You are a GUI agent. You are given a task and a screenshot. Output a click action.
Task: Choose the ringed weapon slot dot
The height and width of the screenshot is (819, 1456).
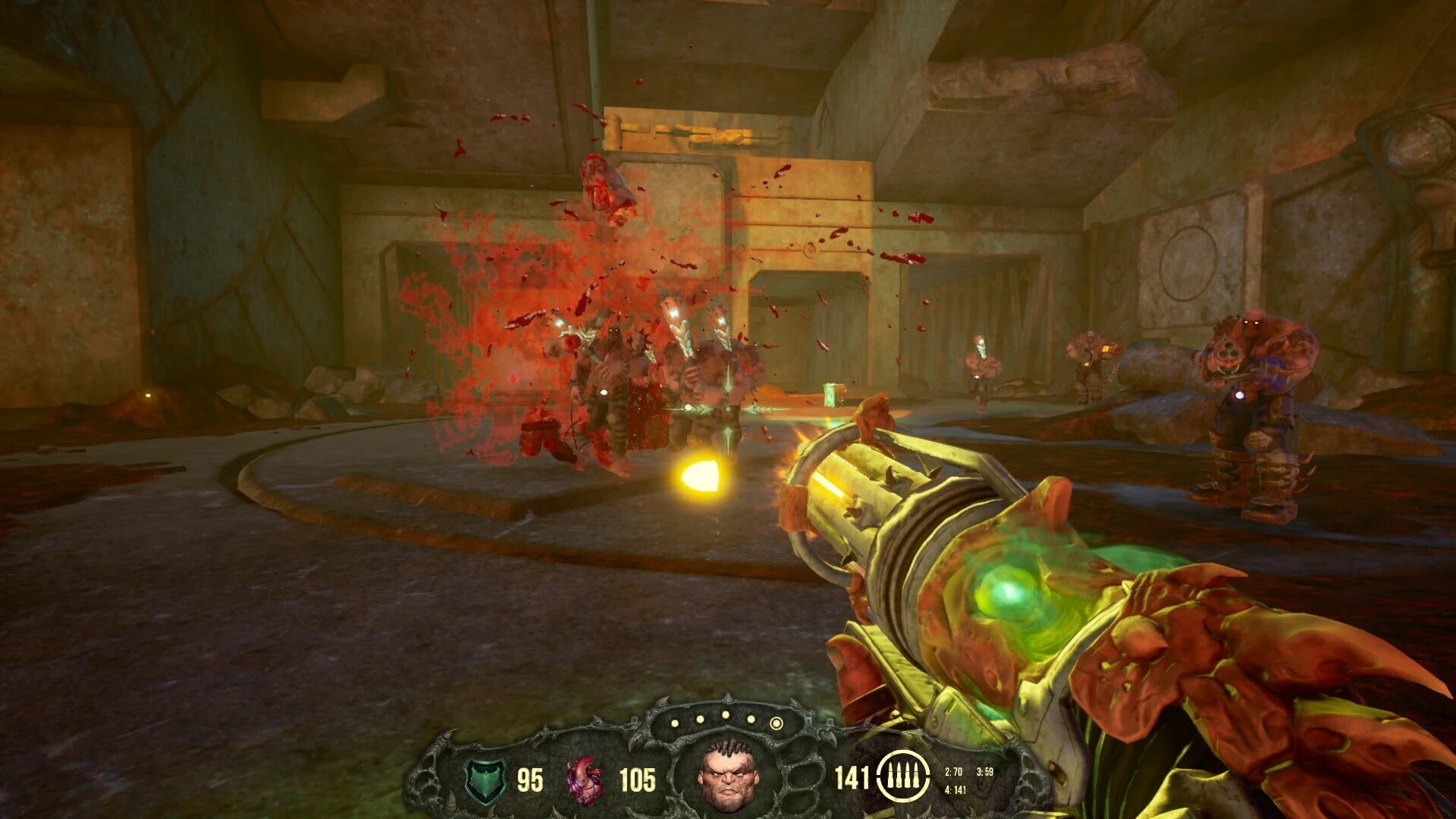click(776, 723)
